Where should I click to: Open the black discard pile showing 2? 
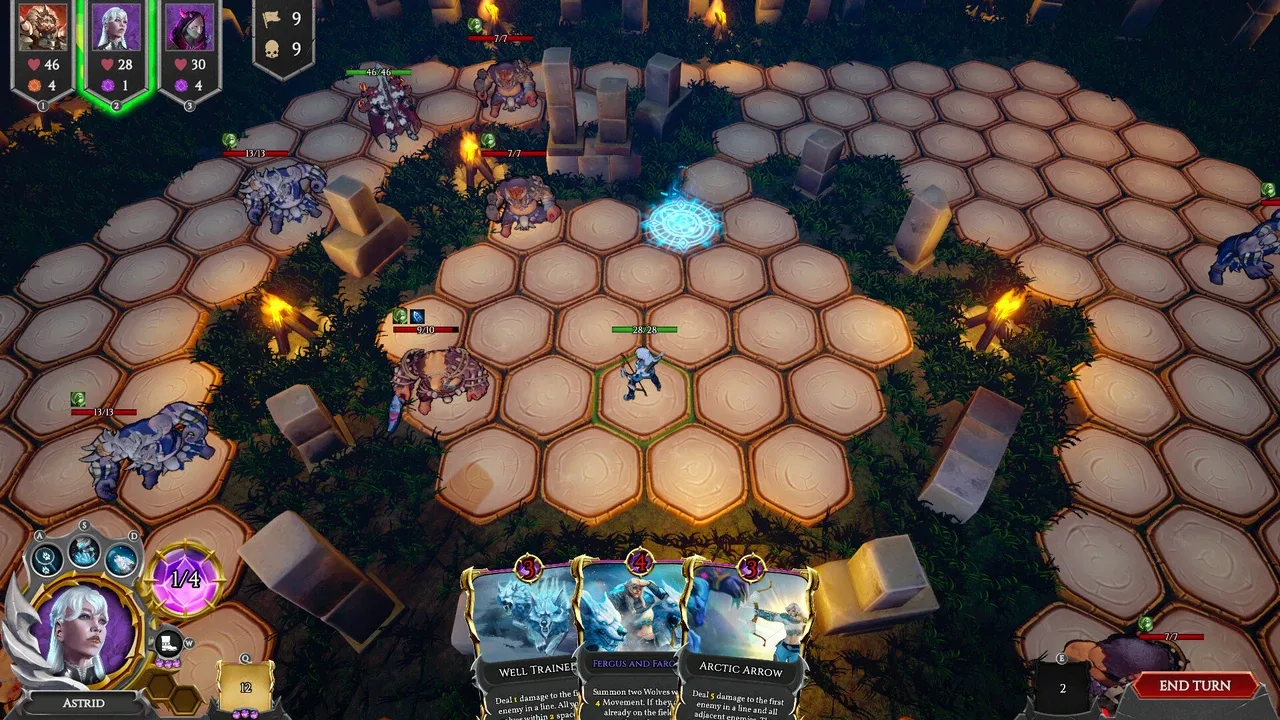click(1062, 688)
